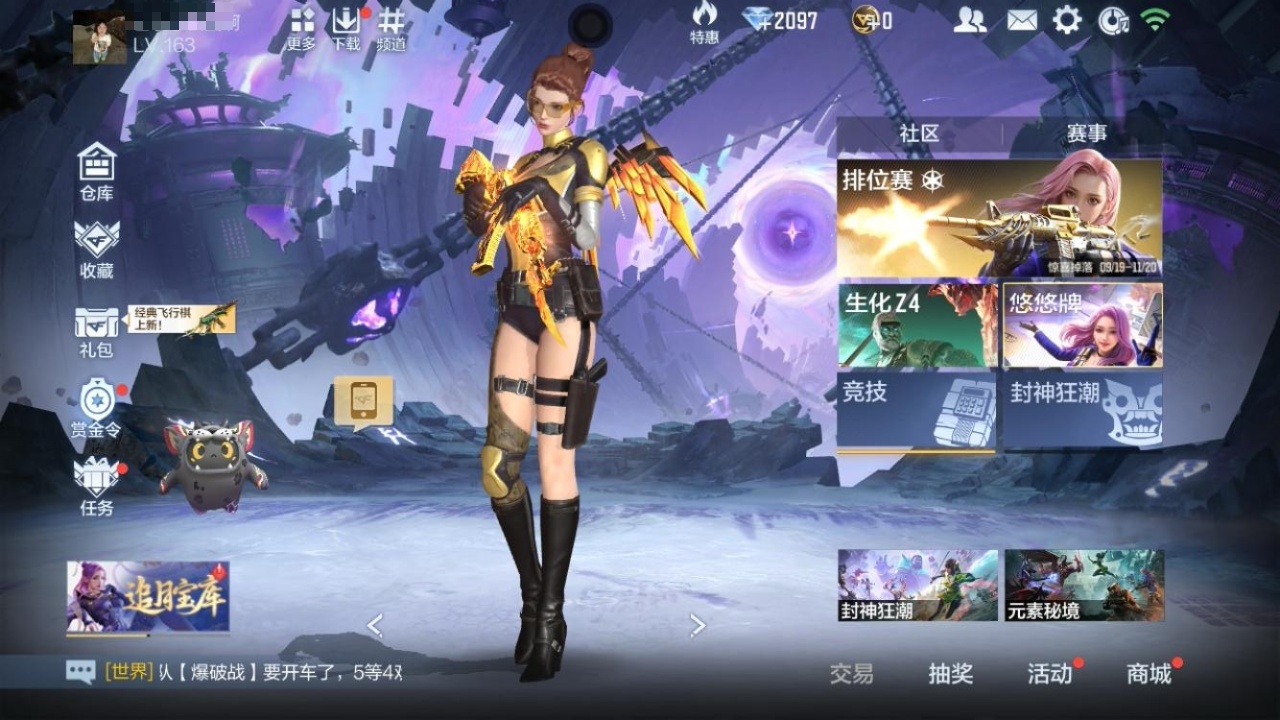Switch to the 赛事 esports tab
The image size is (1280, 720).
point(1086,134)
